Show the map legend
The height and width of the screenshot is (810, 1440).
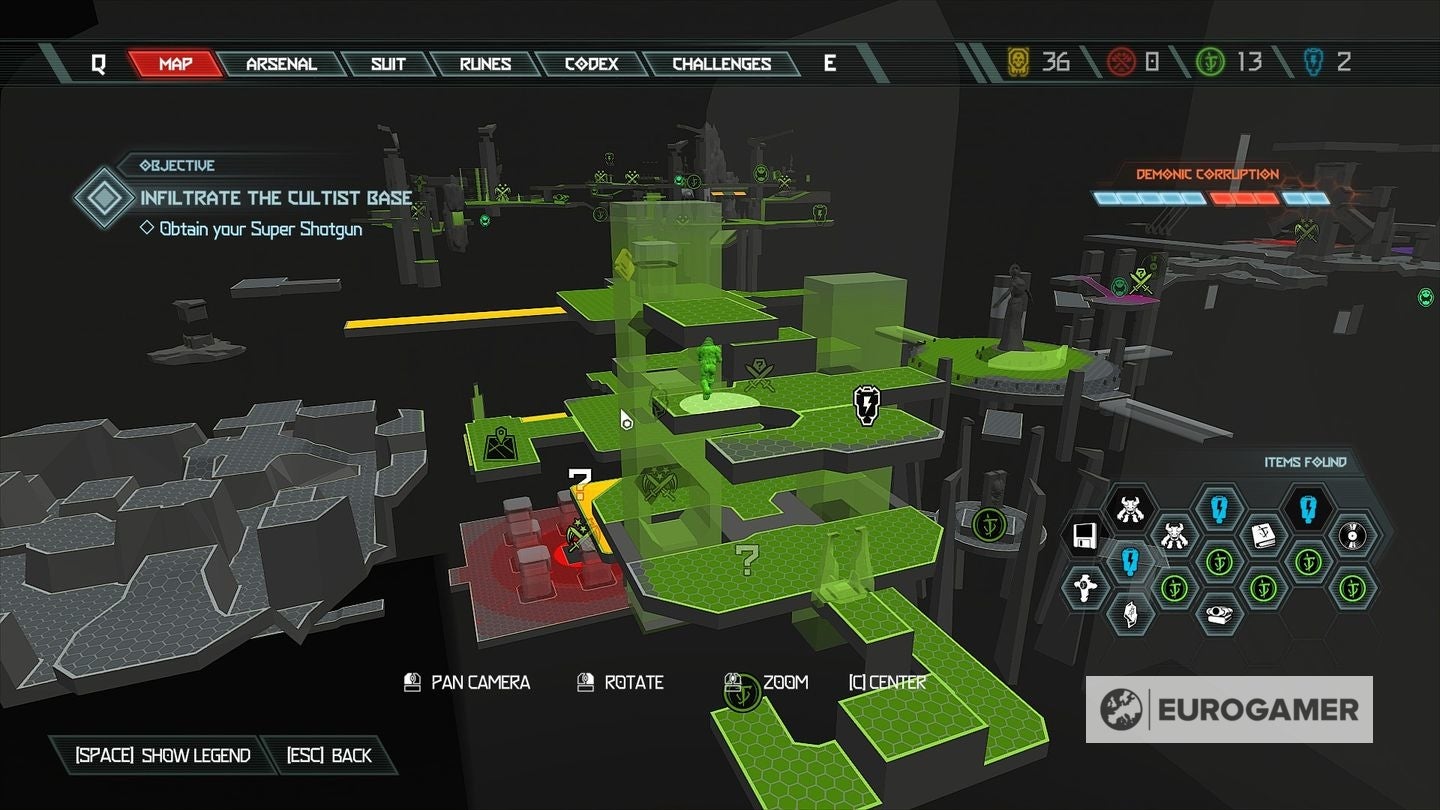pos(163,755)
